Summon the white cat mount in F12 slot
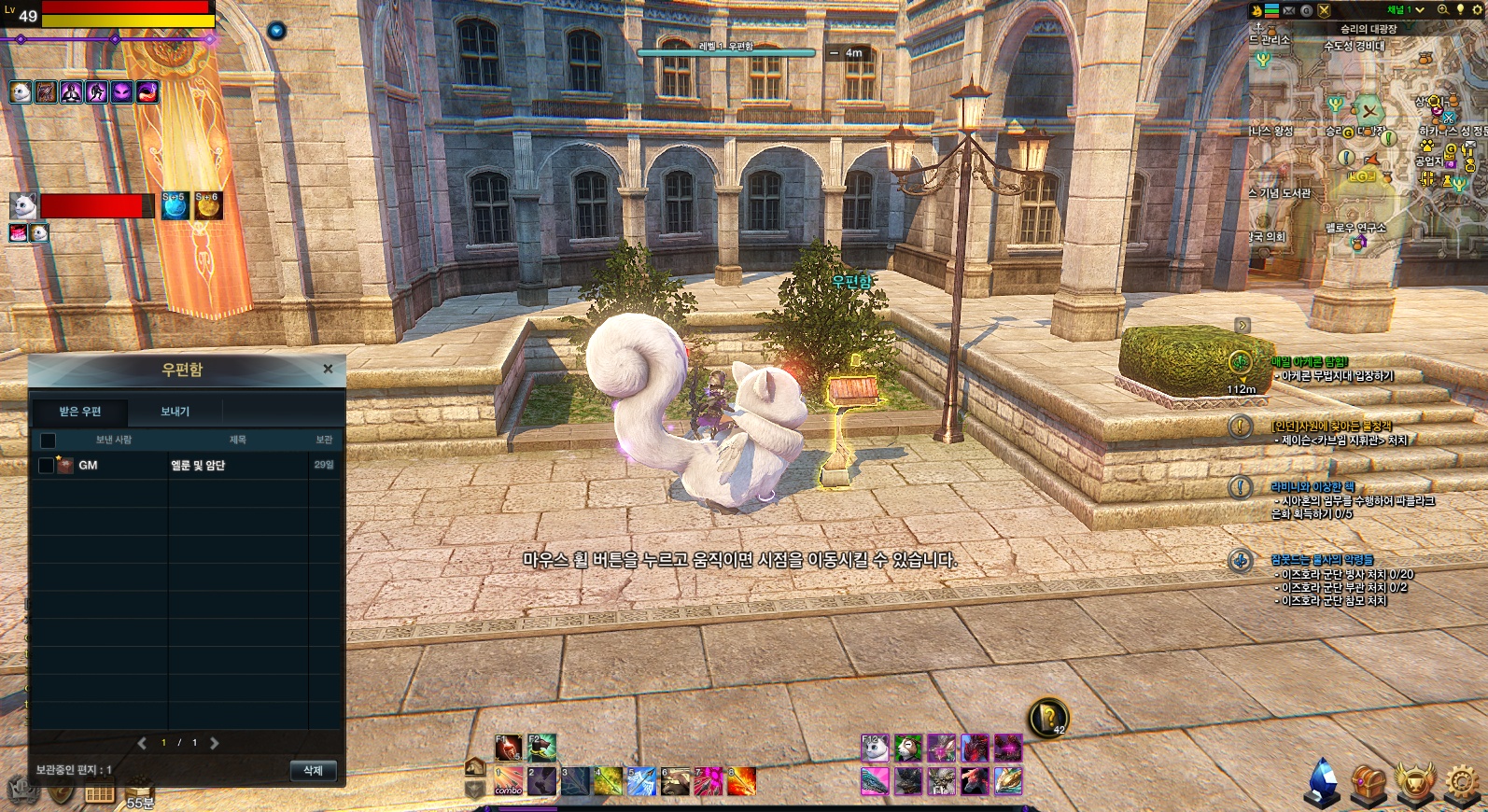 click(875, 748)
